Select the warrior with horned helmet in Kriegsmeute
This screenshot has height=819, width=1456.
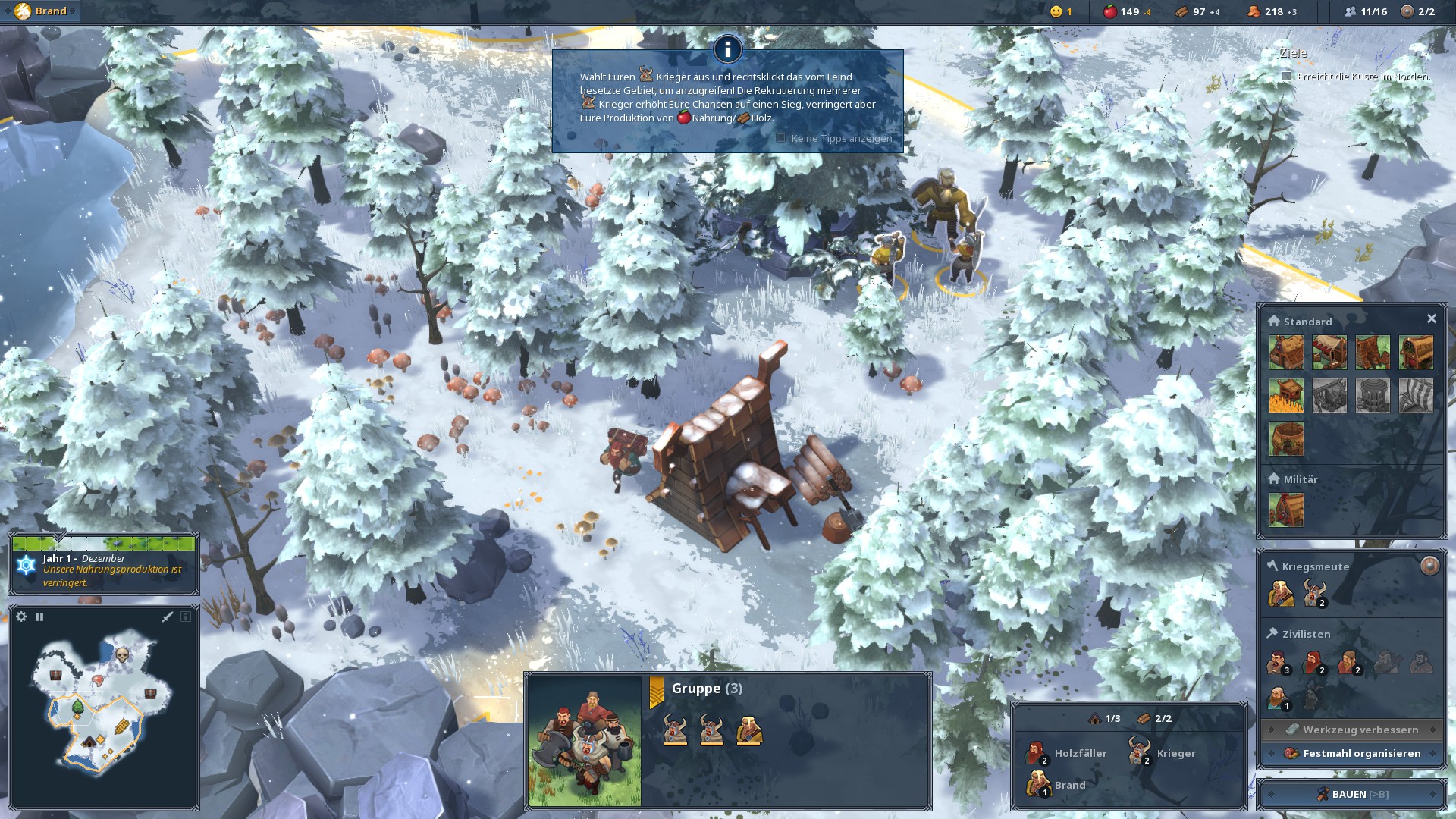point(1314,593)
